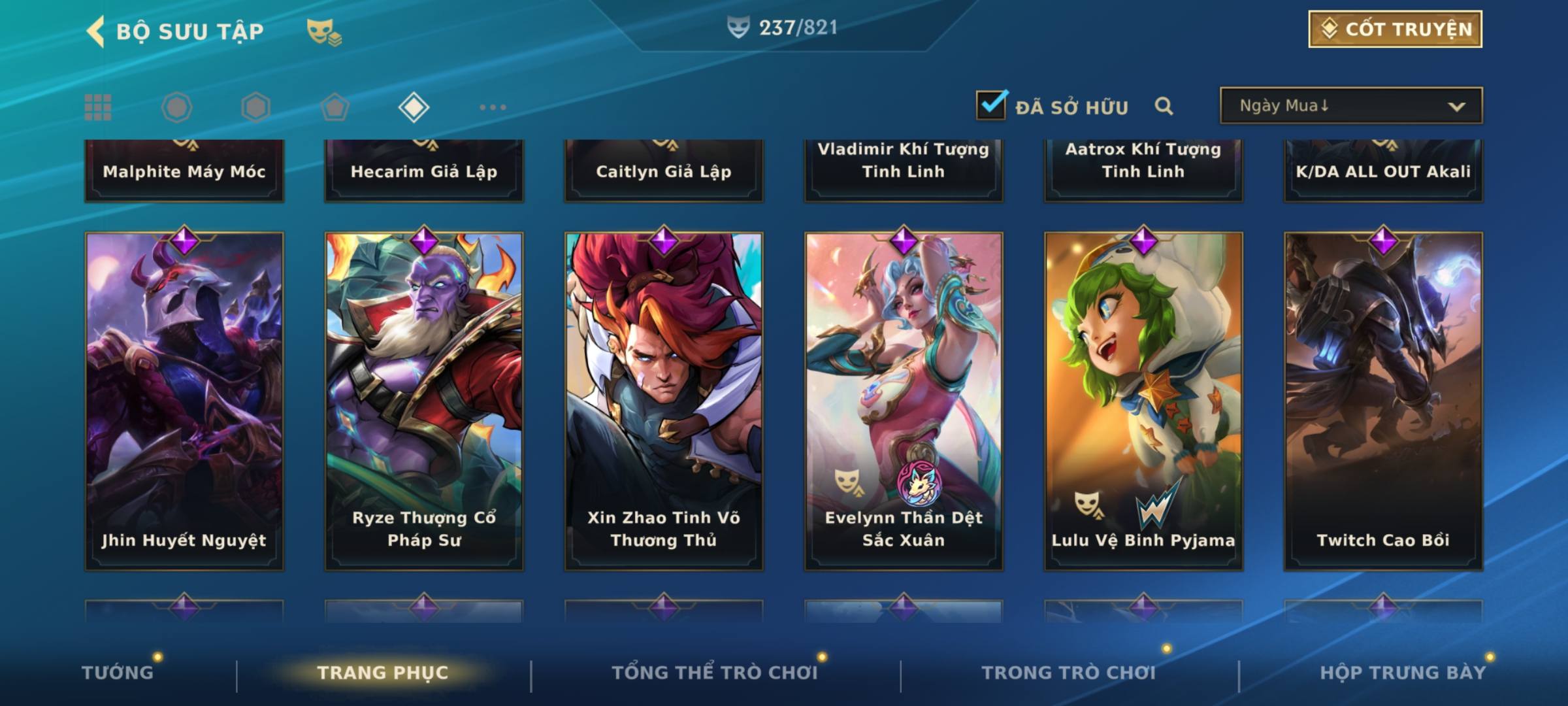Open the Trong Trò Chơi tab
The width and height of the screenshot is (1568, 706).
pyautogui.click(x=1069, y=673)
